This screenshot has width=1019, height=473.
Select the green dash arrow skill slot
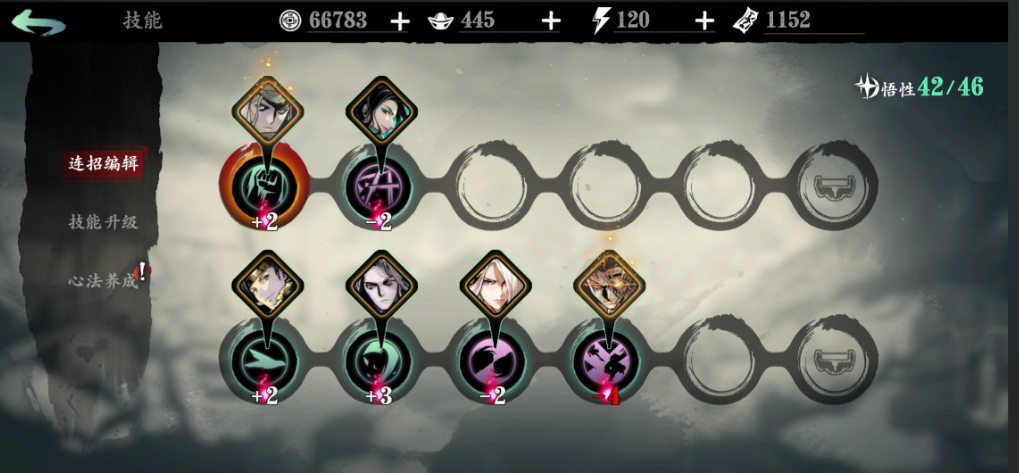coord(263,358)
